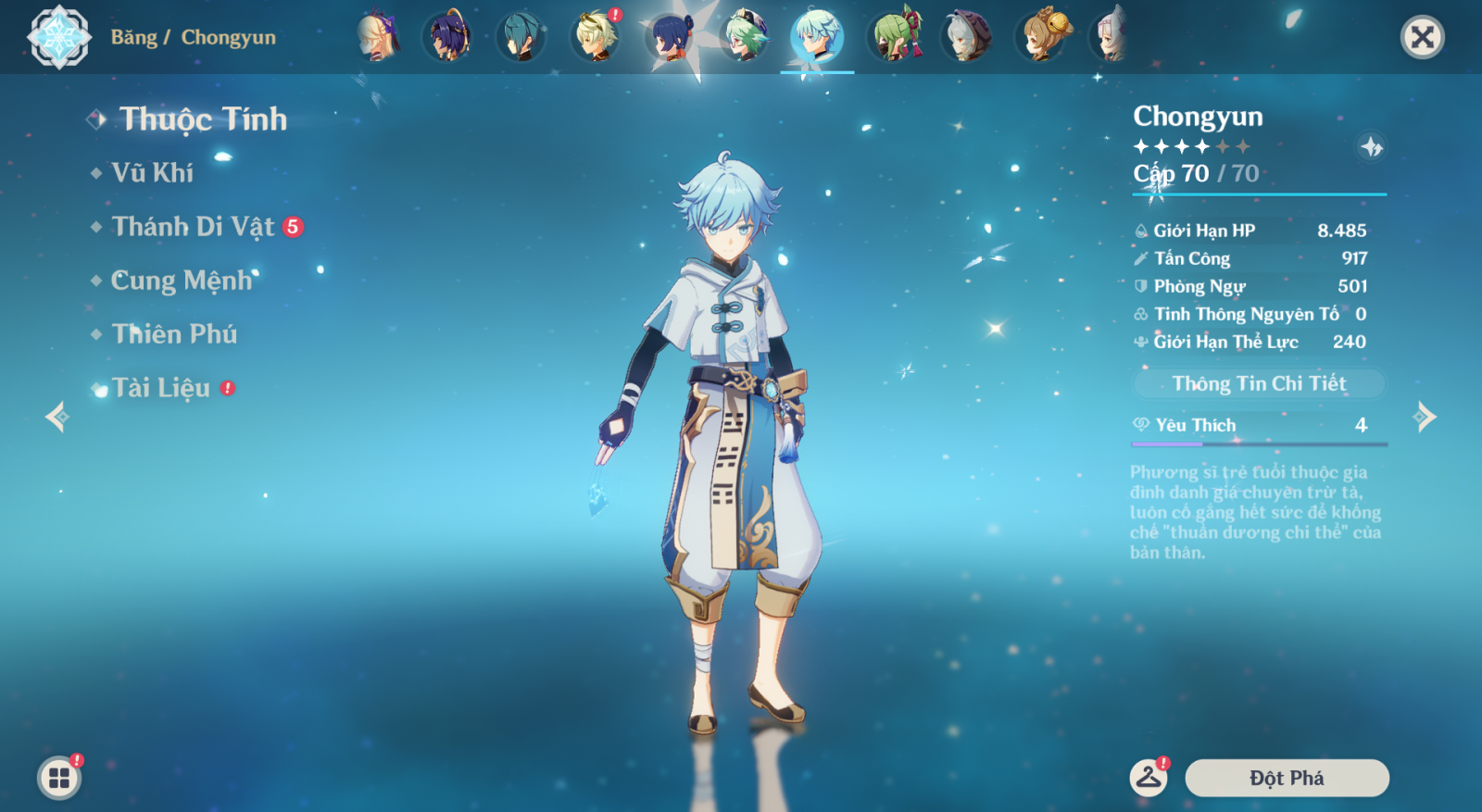Select Razor's grey-haired hooded portrait
Image resolution: width=1482 pixels, height=812 pixels.
[x=967, y=37]
